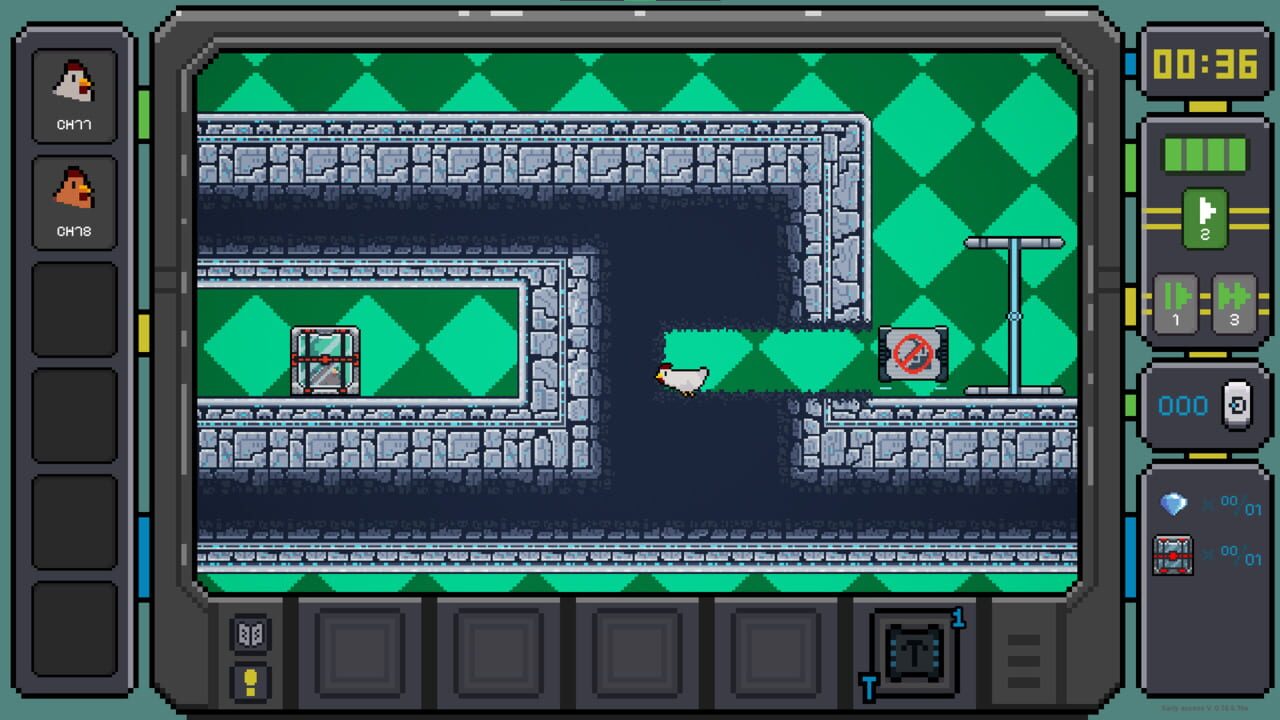Click the chicken sprite in the level
This screenshot has height=720, width=1280.
683,377
